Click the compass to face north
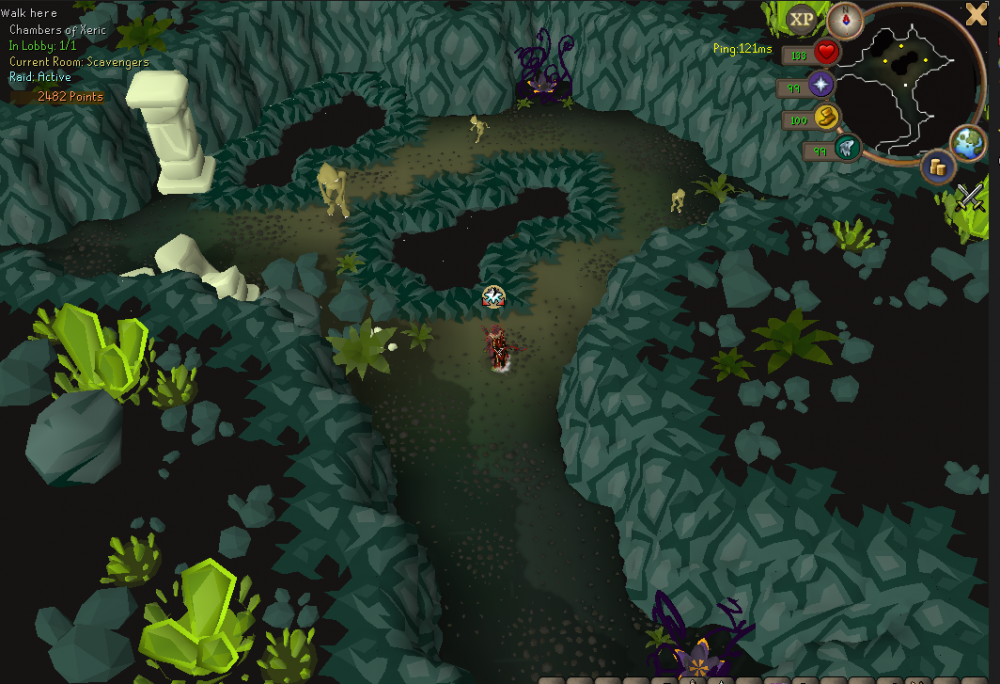This screenshot has height=684, width=1000. pyautogui.click(x=847, y=19)
